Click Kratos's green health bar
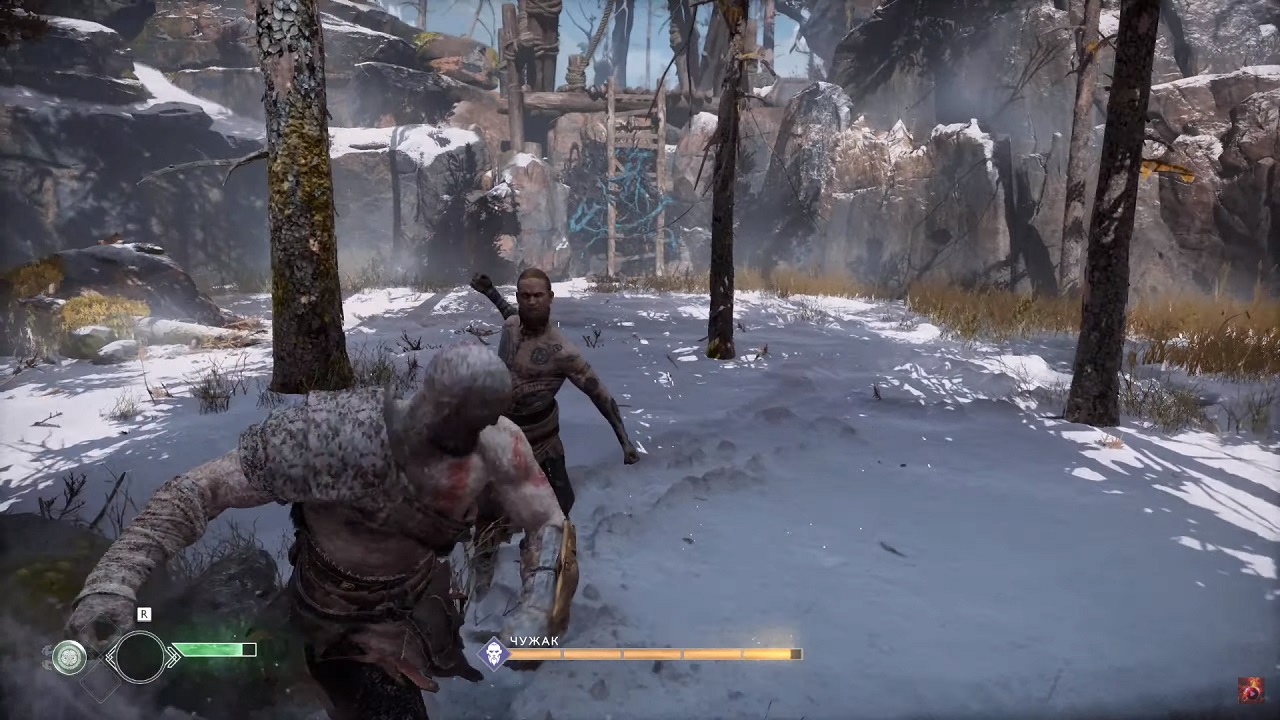This screenshot has height=720, width=1280. (210, 650)
